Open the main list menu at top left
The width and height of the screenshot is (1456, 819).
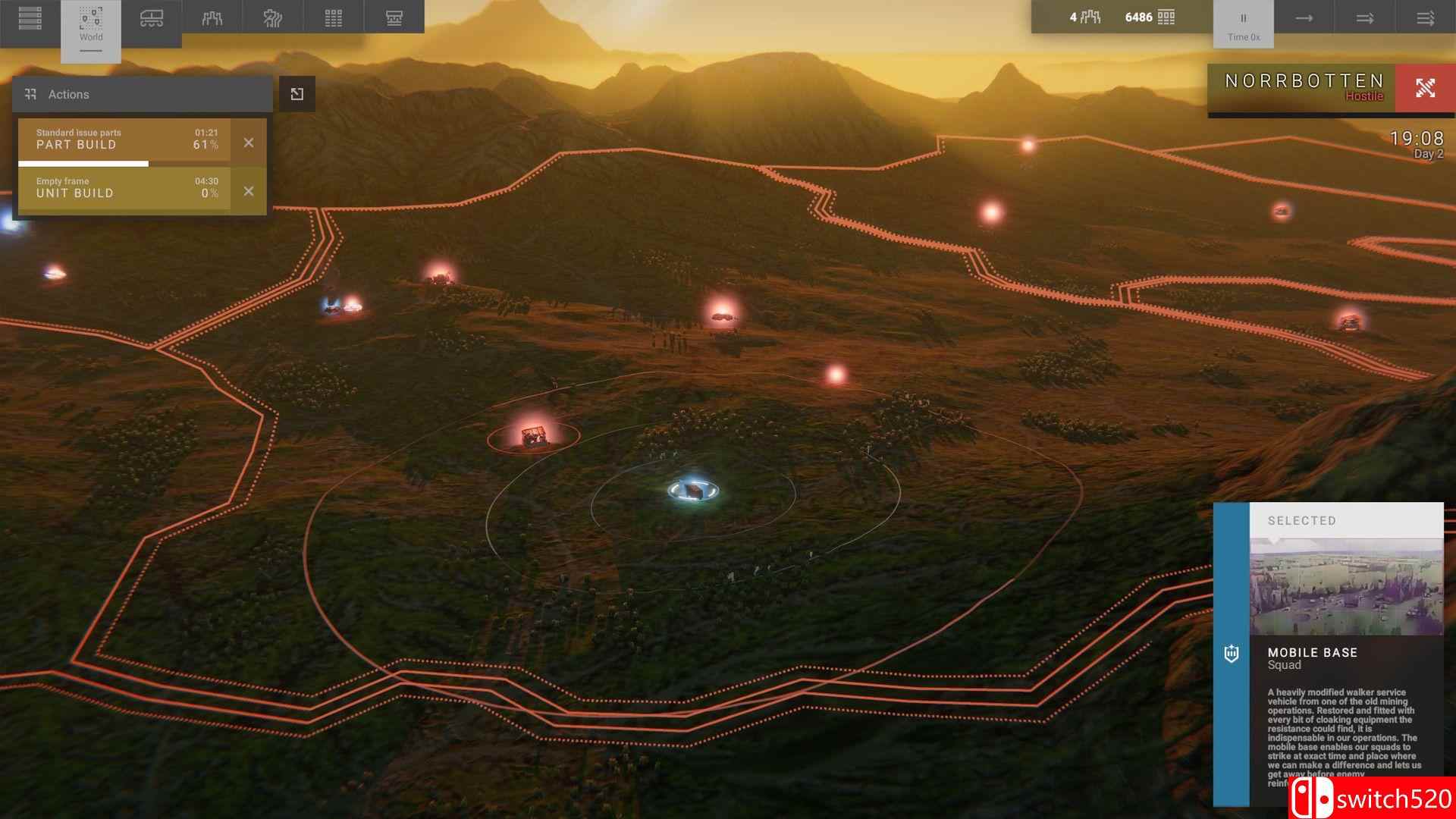(30, 17)
